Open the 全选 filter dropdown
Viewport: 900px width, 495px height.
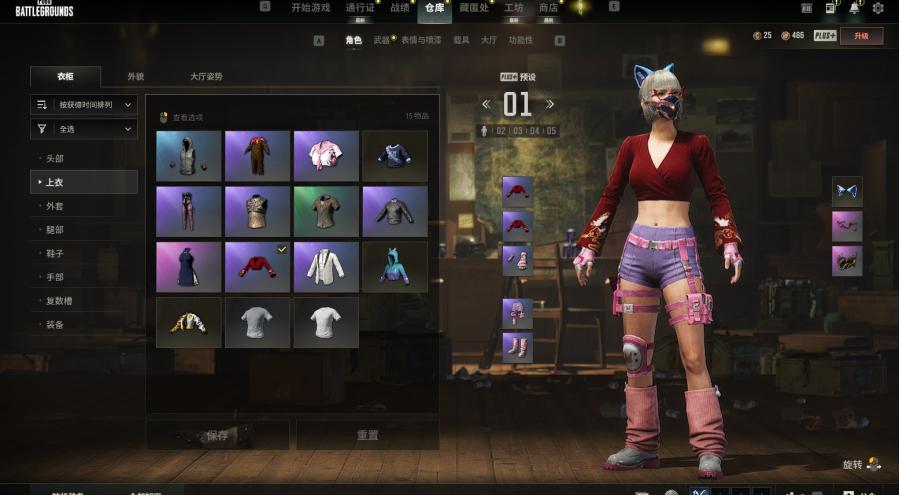84,129
